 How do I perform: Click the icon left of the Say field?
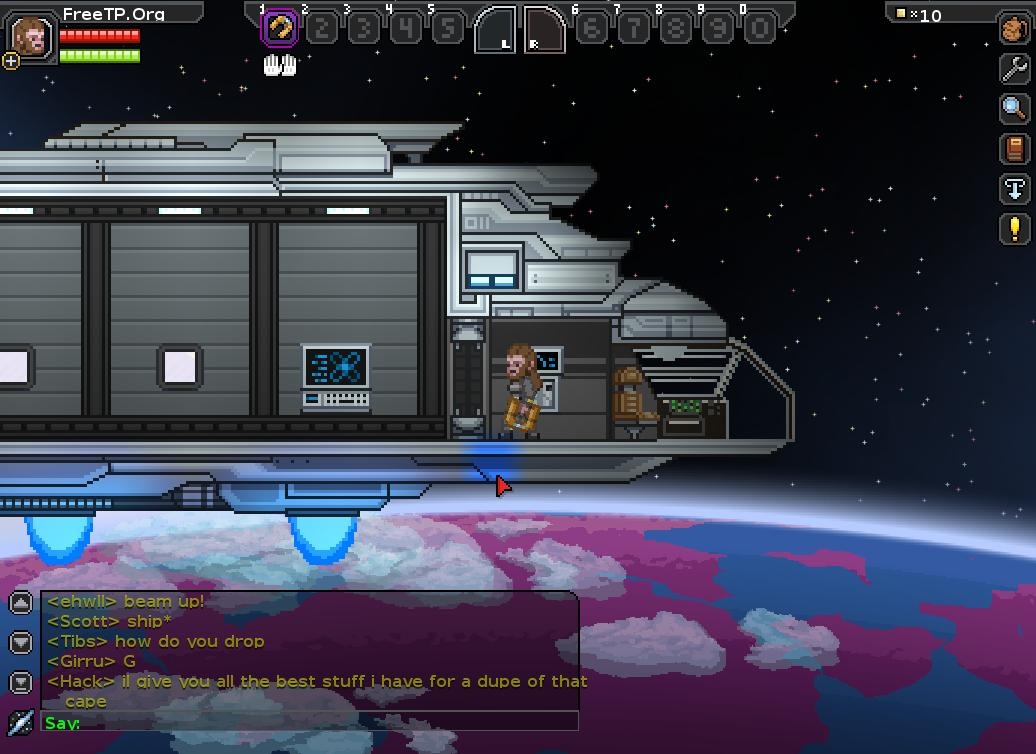pos(21,722)
